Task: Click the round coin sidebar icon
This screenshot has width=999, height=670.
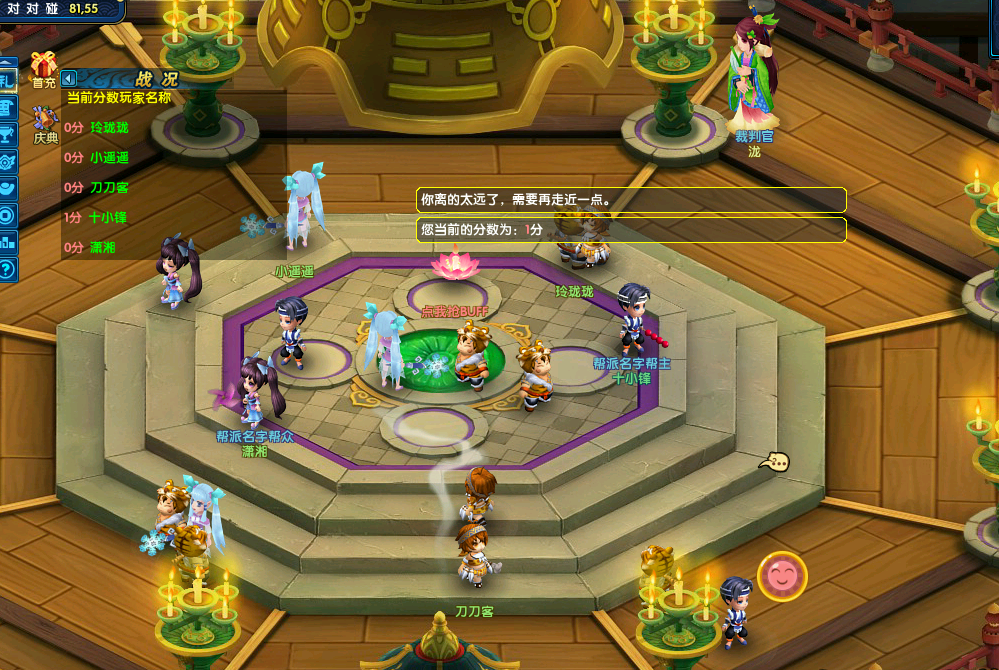Action: (x=7, y=214)
